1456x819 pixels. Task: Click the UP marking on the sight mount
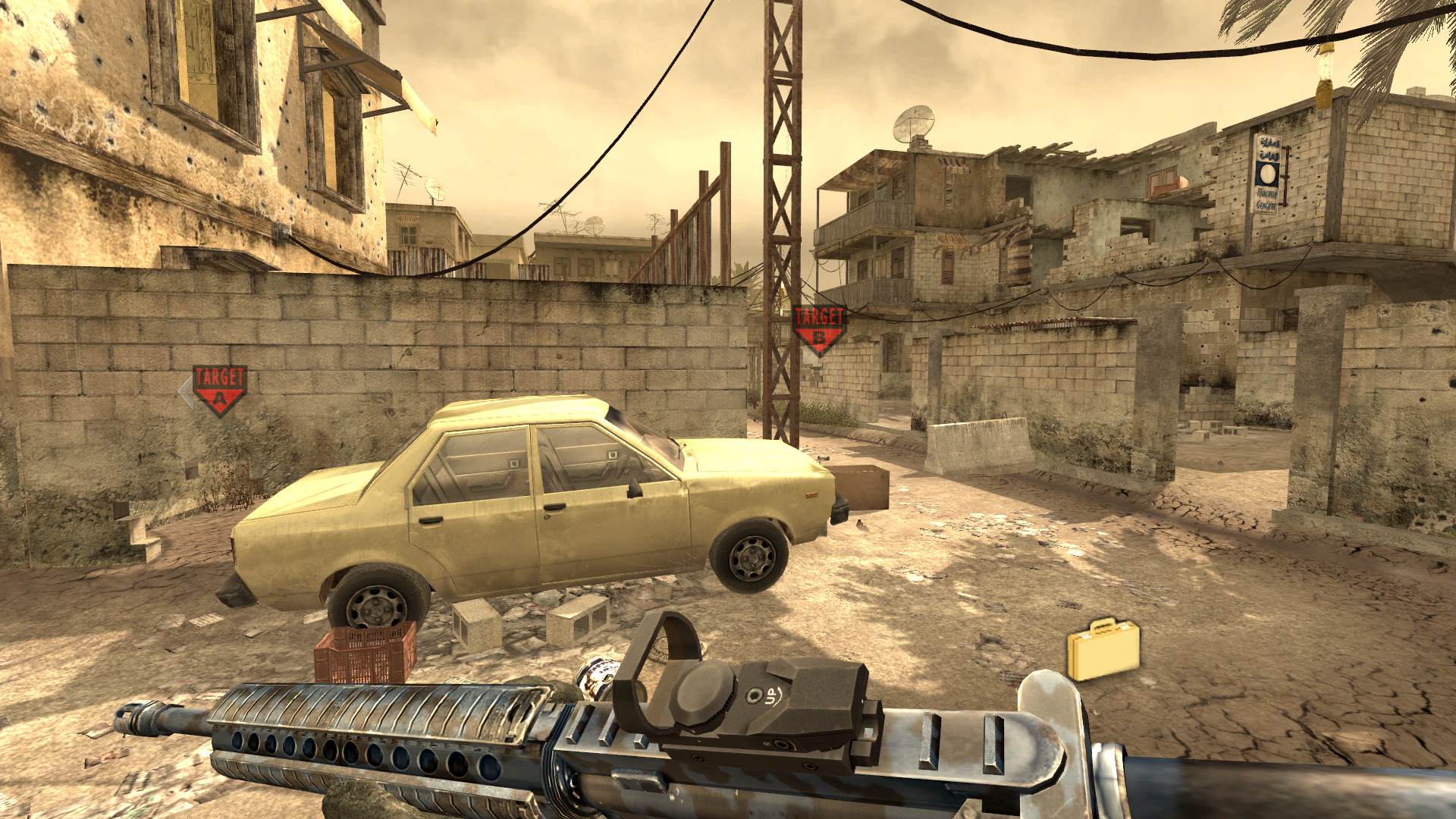[x=770, y=695]
